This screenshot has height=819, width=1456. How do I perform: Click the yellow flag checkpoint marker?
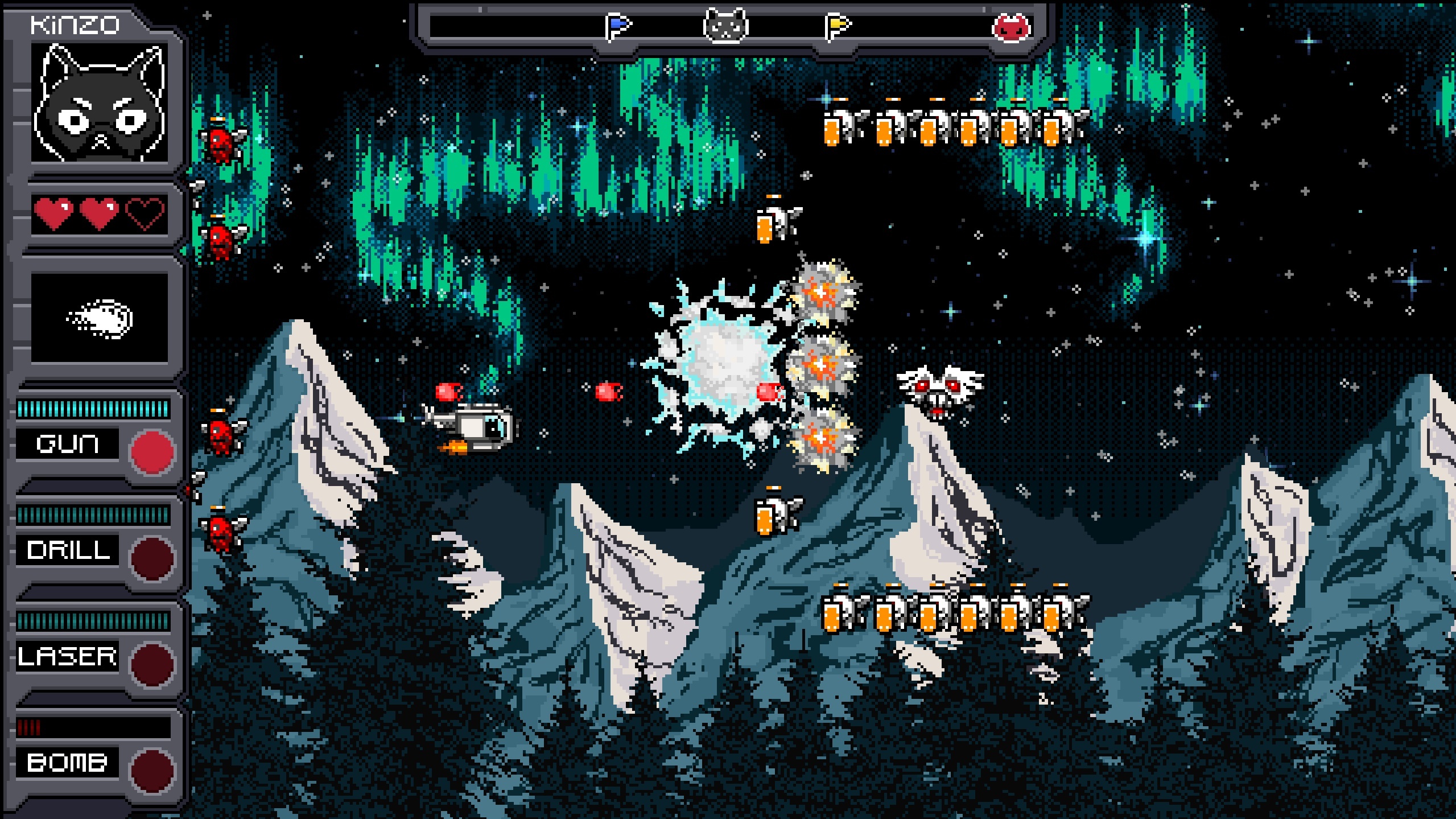(x=837, y=27)
